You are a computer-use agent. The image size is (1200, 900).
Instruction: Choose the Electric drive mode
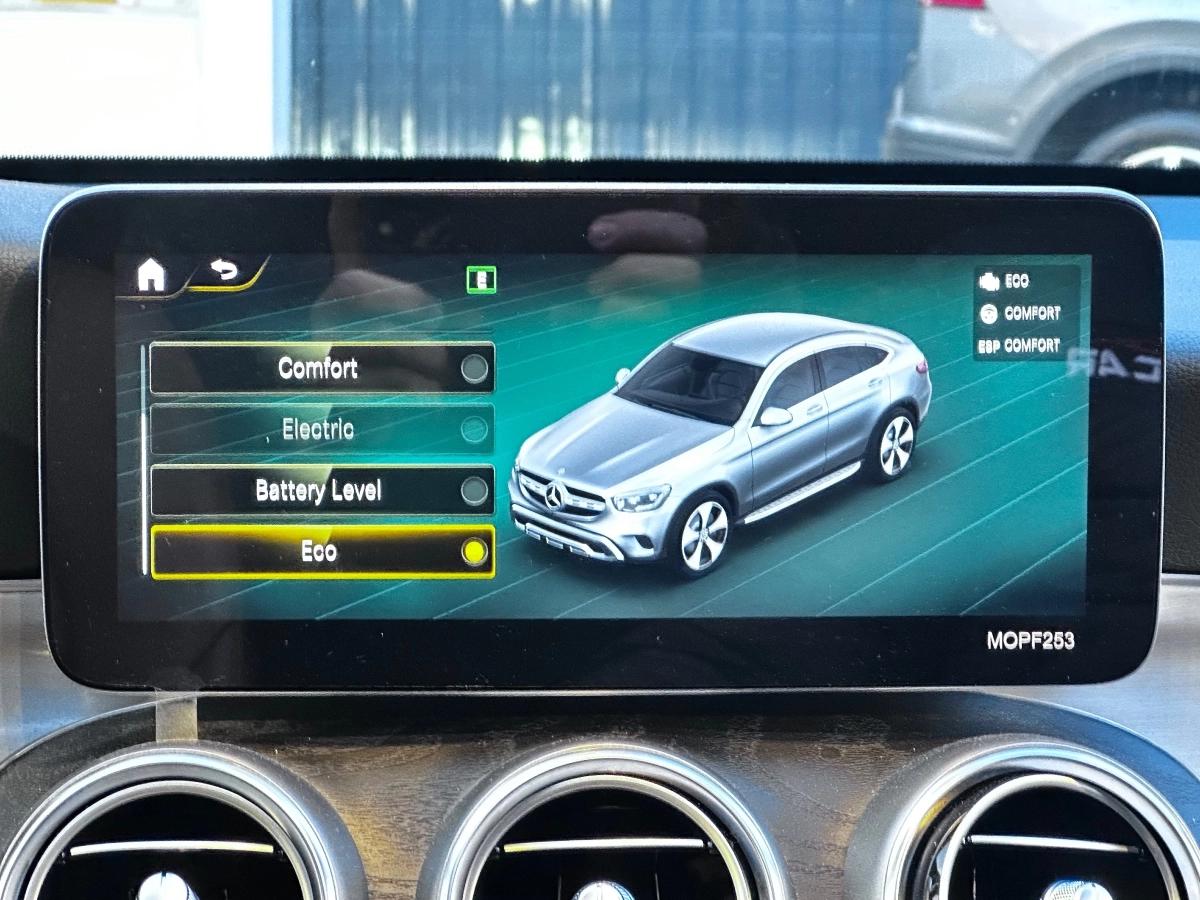(322, 430)
